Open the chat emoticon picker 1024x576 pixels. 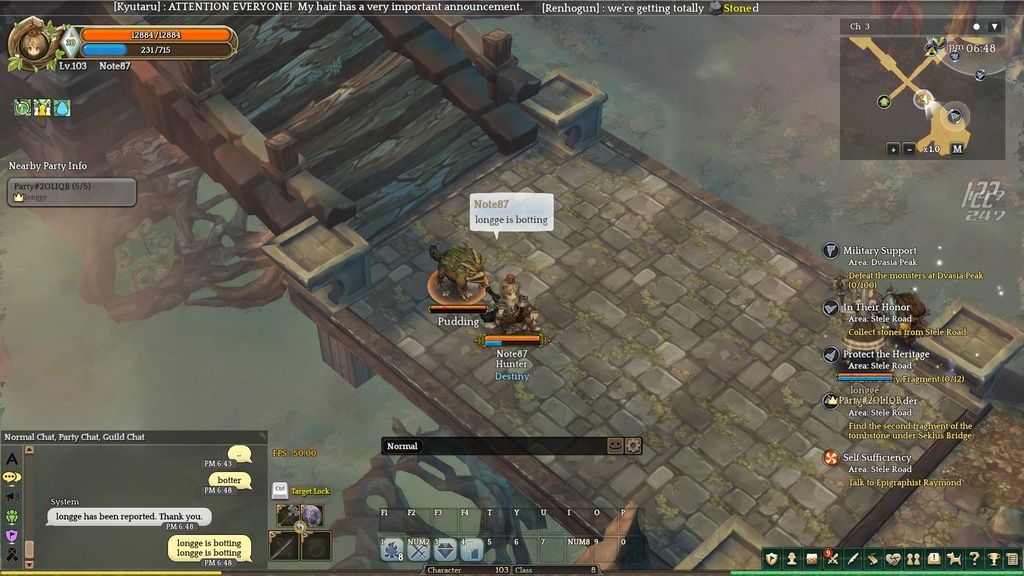[x=615, y=446]
